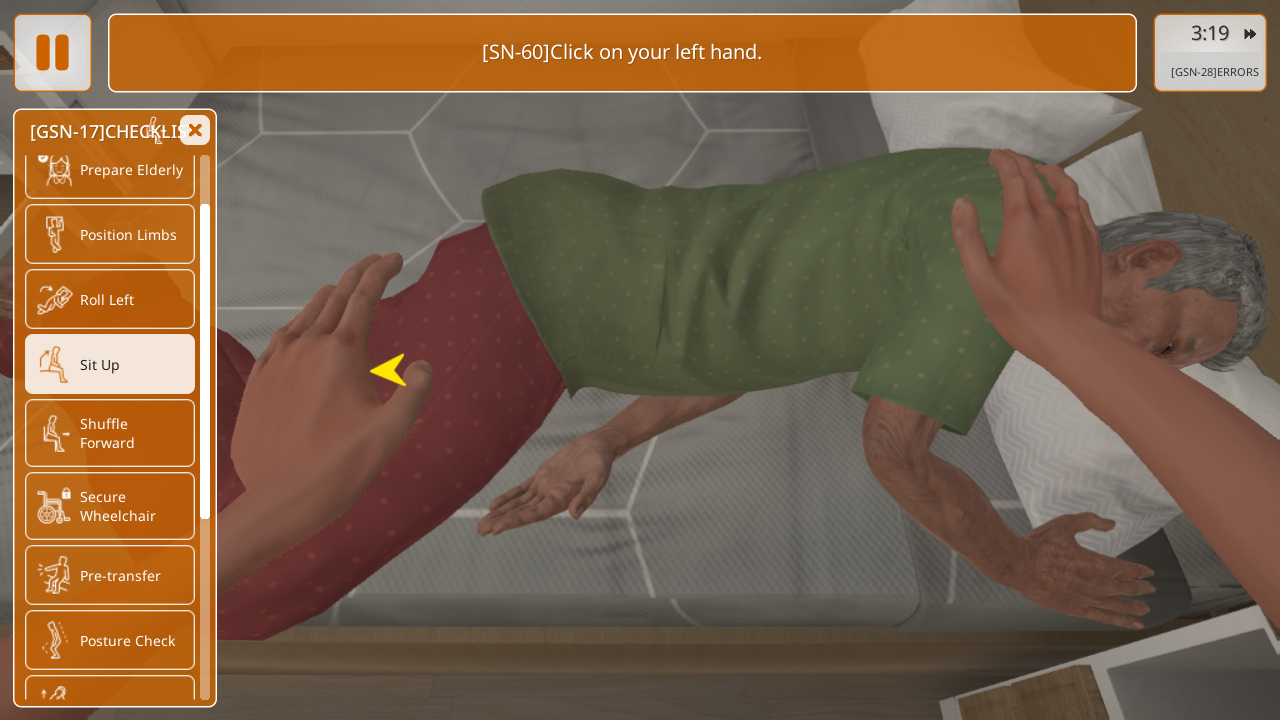
Task: Close the checklist panel
Action: click(195, 130)
